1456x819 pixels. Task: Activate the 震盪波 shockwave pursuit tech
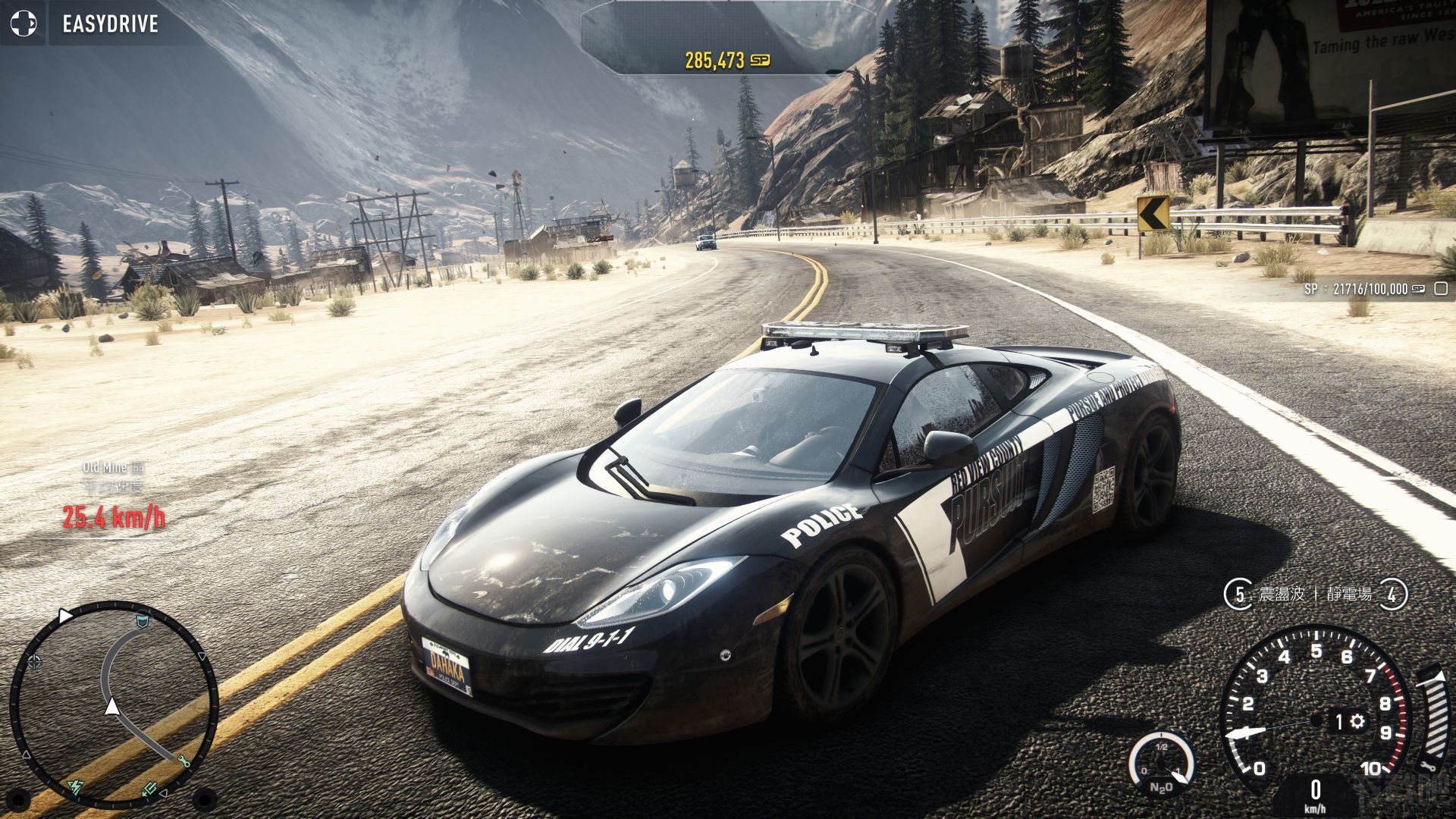click(1282, 594)
